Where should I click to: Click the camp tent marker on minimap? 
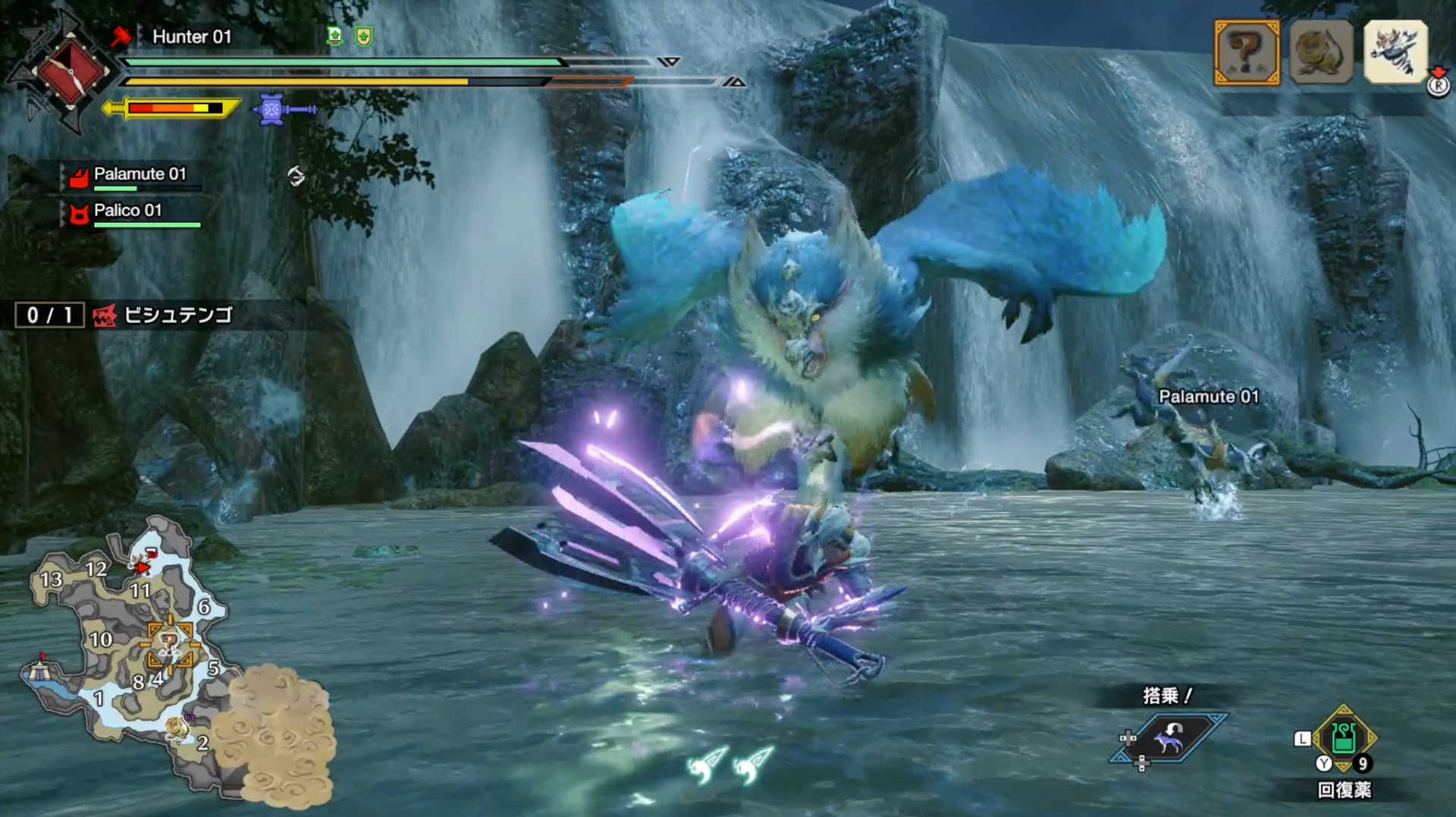pos(39,670)
